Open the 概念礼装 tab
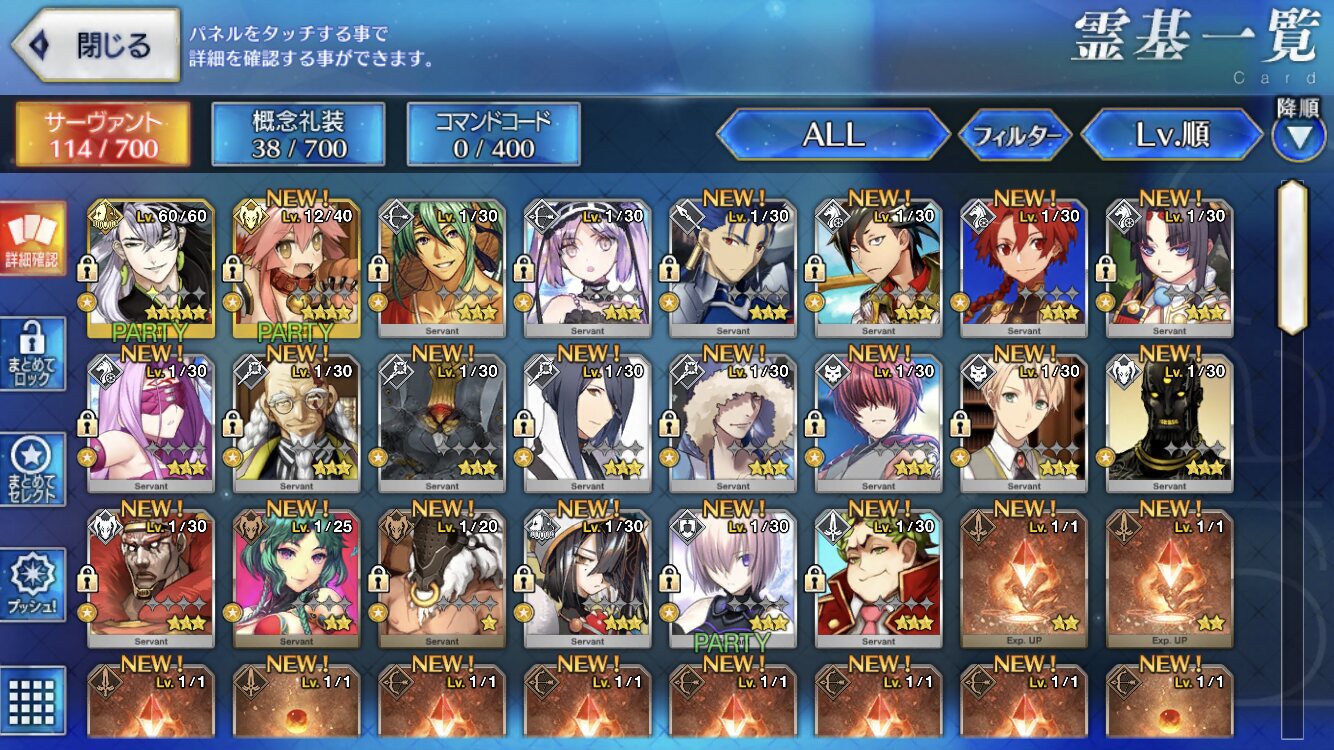 (x=298, y=135)
